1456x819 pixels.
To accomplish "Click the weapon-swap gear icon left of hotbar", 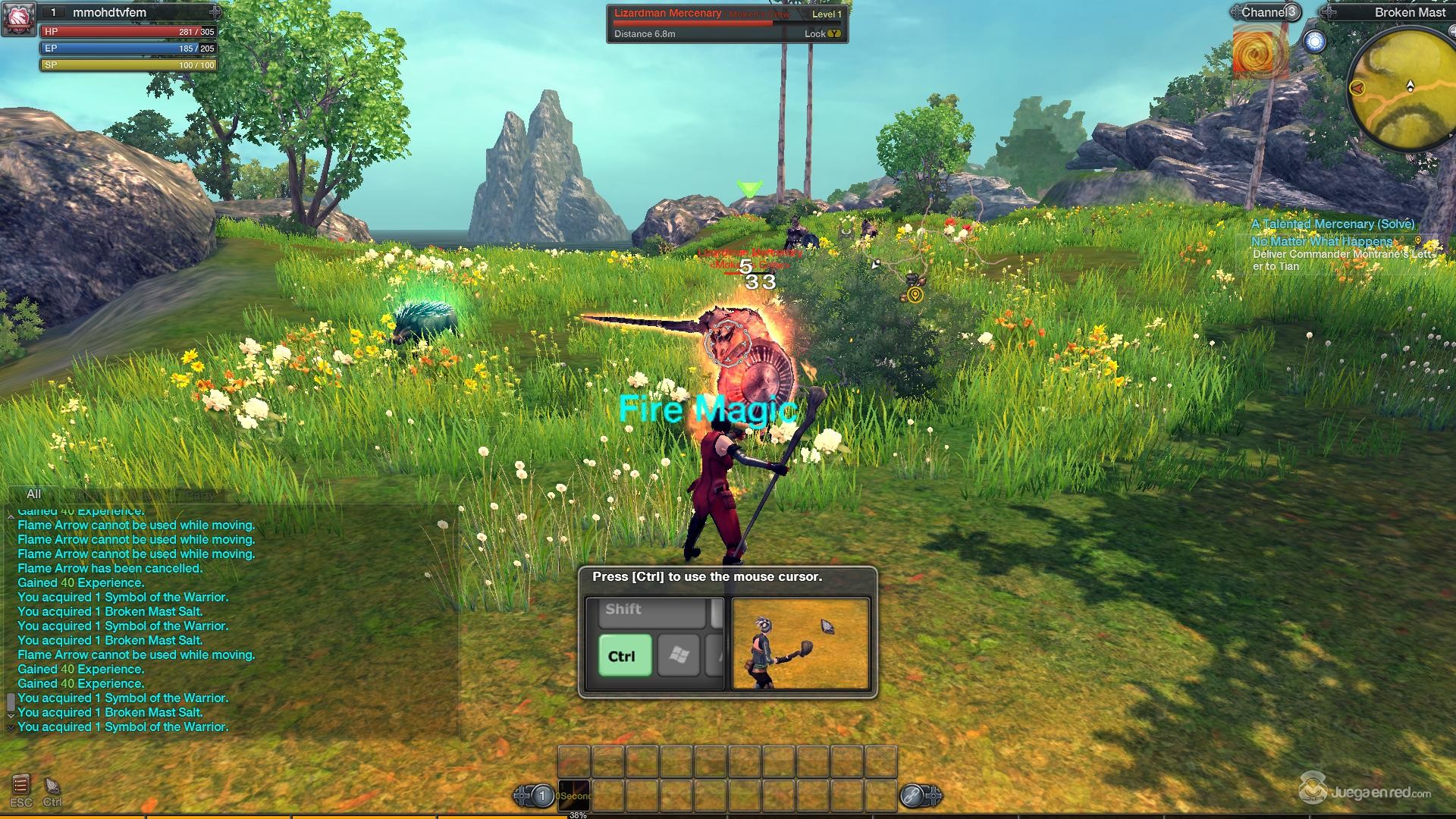I will pyautogui.click(x=521, y=794).
